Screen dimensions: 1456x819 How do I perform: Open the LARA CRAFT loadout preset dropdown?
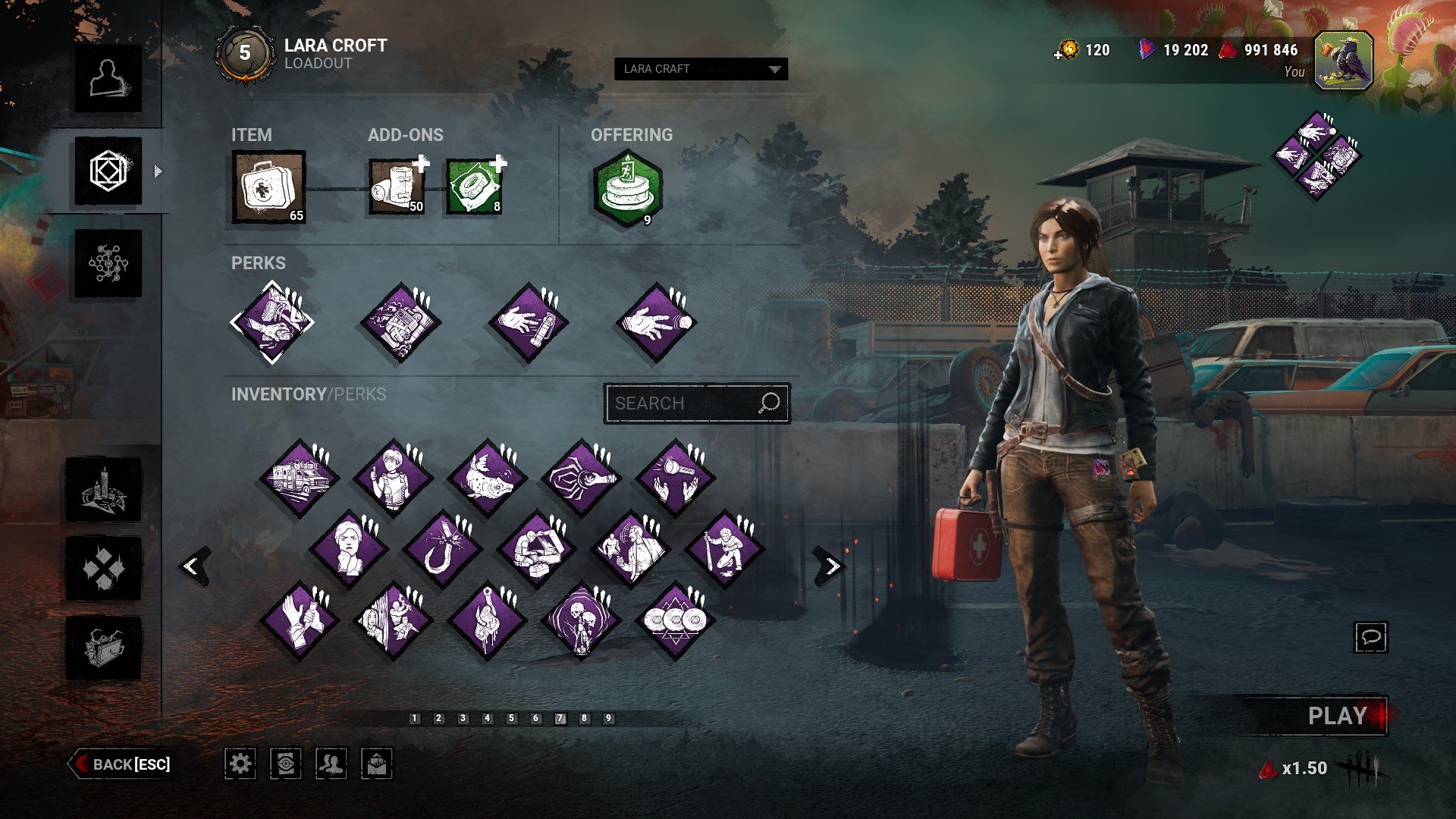tap(701, 69)
